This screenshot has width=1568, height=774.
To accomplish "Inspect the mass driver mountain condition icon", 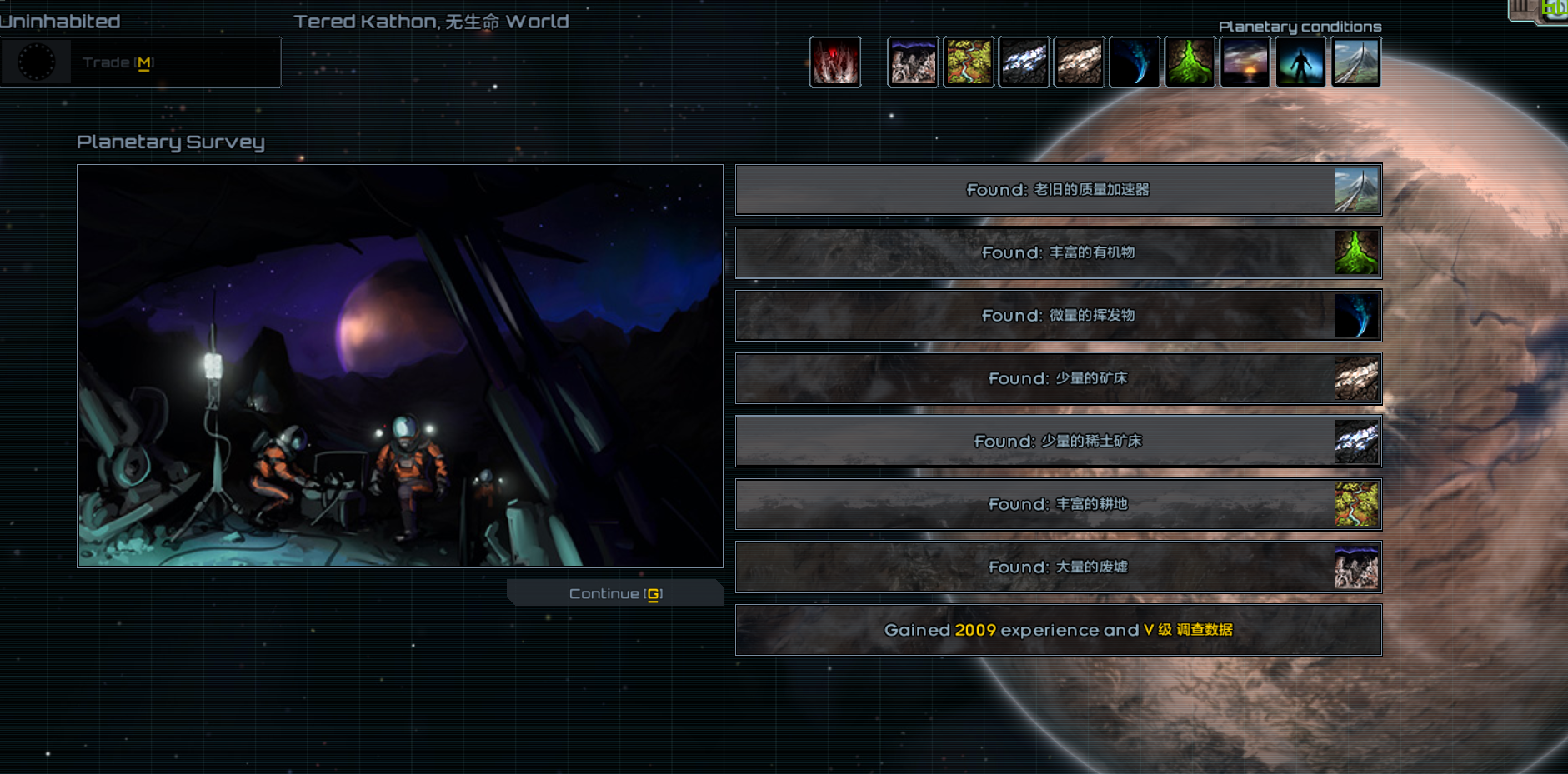I will [x=1355, y=62].
